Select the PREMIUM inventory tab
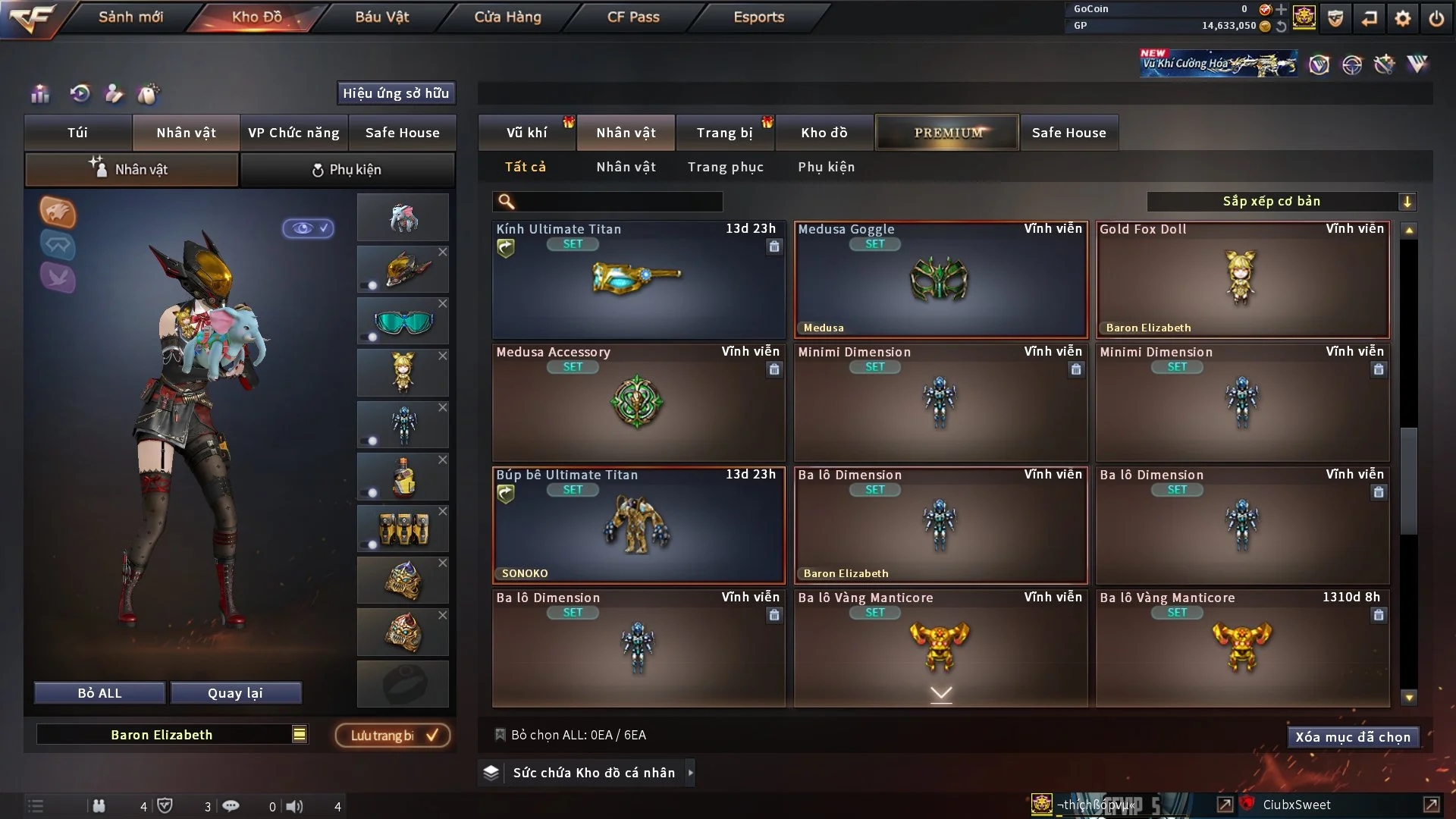The height and width of the screenshot is (819, 1456). pos(947,133)
